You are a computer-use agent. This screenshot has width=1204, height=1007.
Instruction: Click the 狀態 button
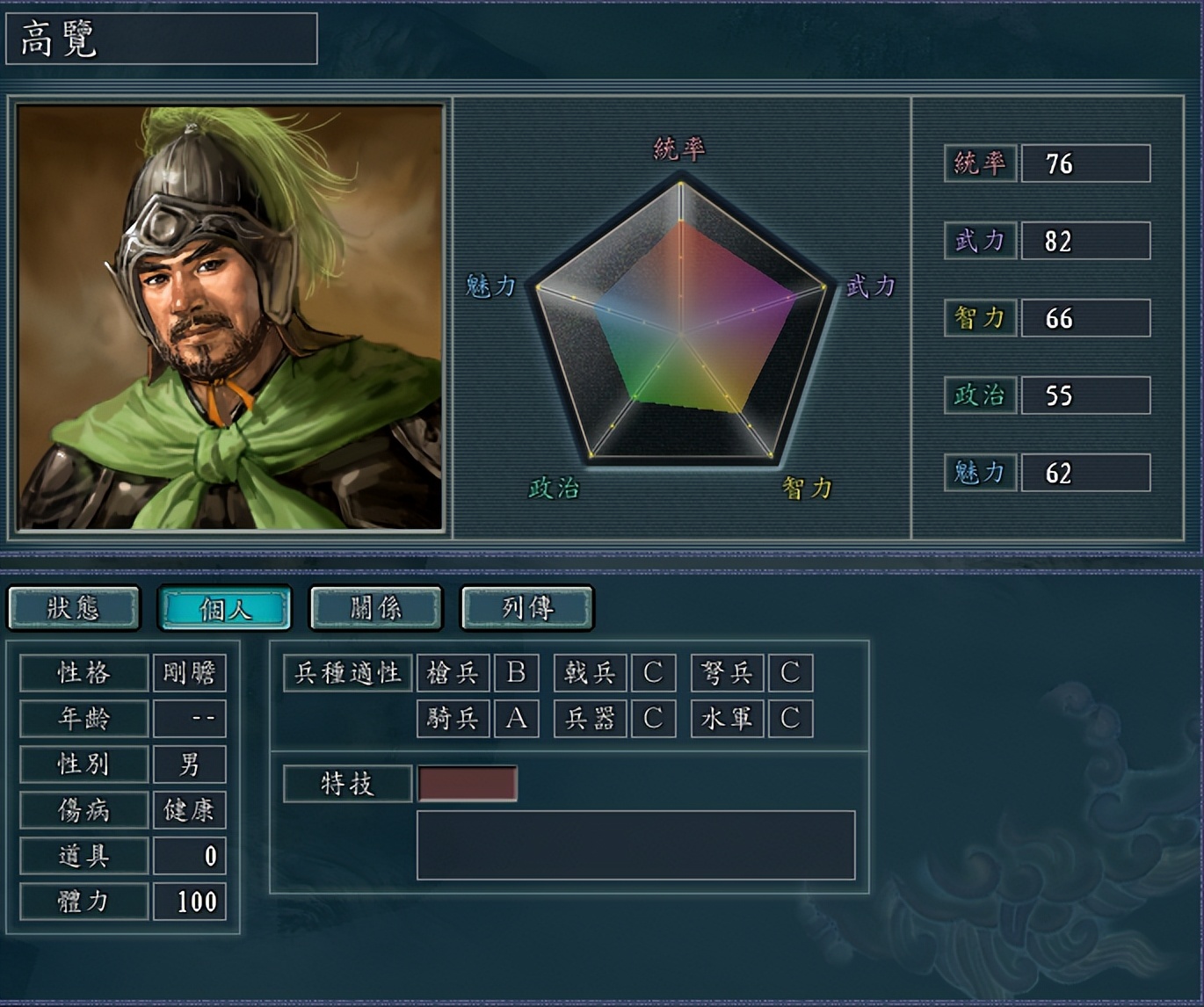click(74, 607)
